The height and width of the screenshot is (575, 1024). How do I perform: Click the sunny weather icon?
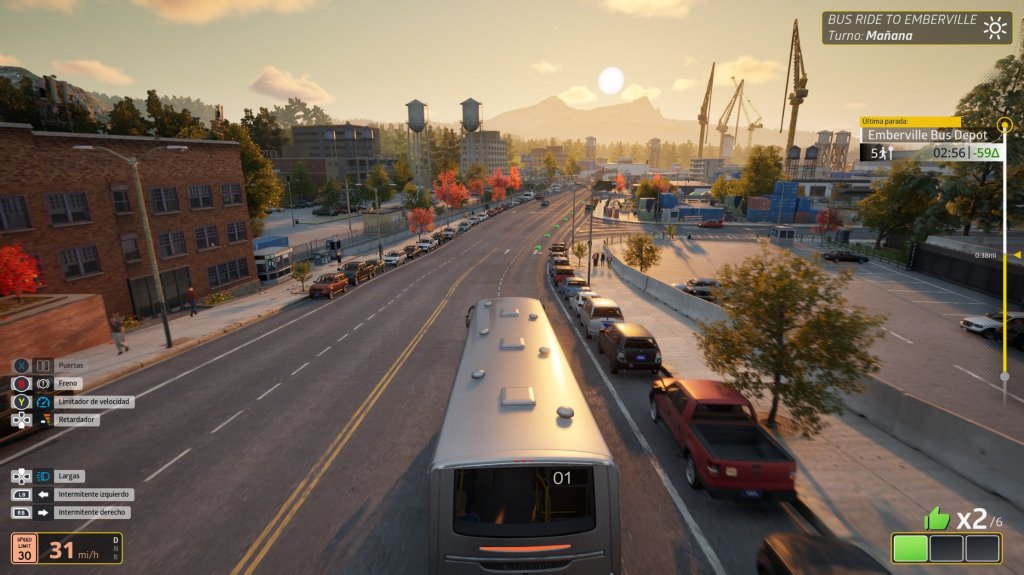(995, 27)
